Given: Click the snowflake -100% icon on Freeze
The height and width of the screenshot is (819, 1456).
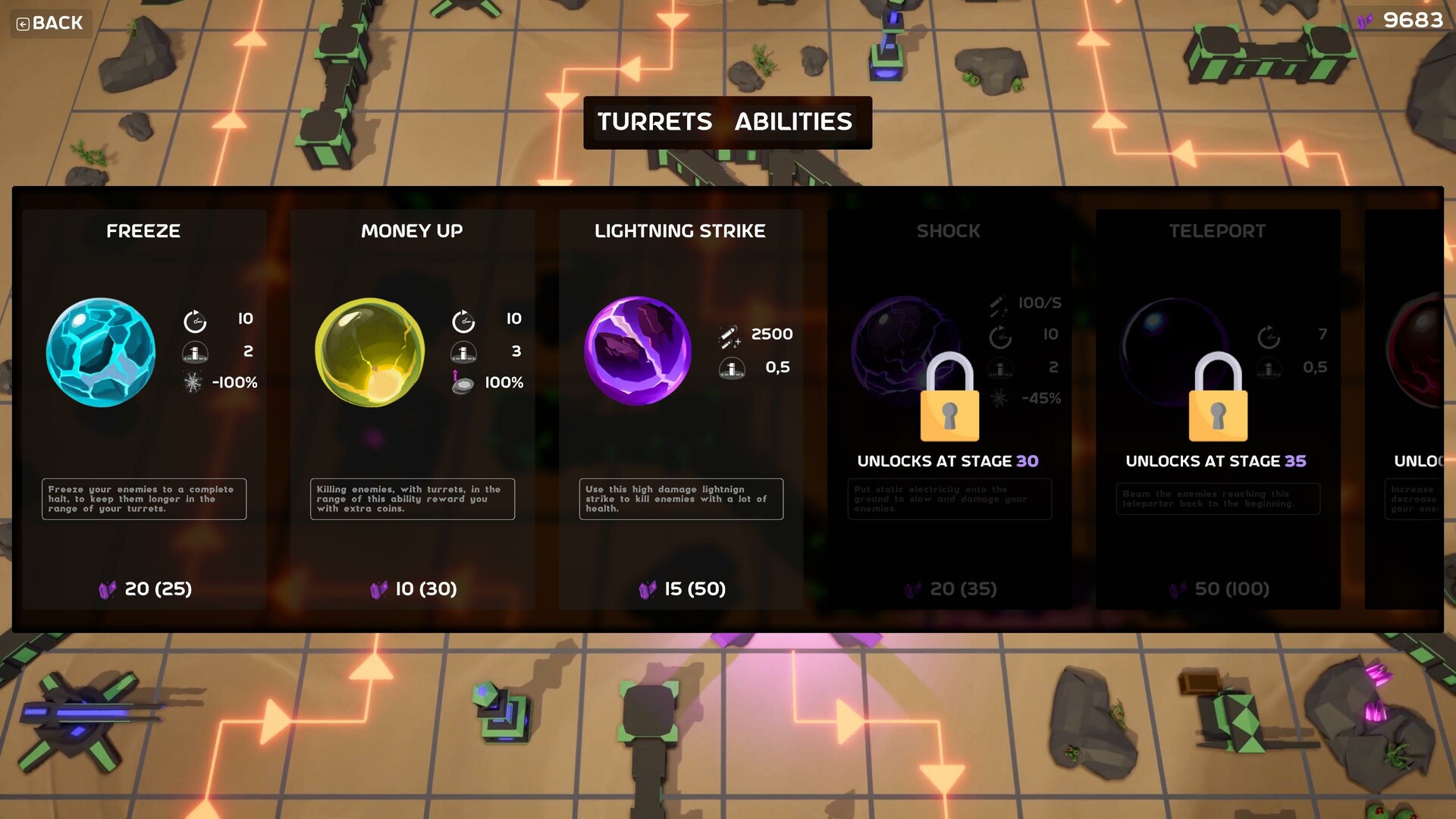Looking at the screenshot, I should pyautogui.click(x=196, y=383).
